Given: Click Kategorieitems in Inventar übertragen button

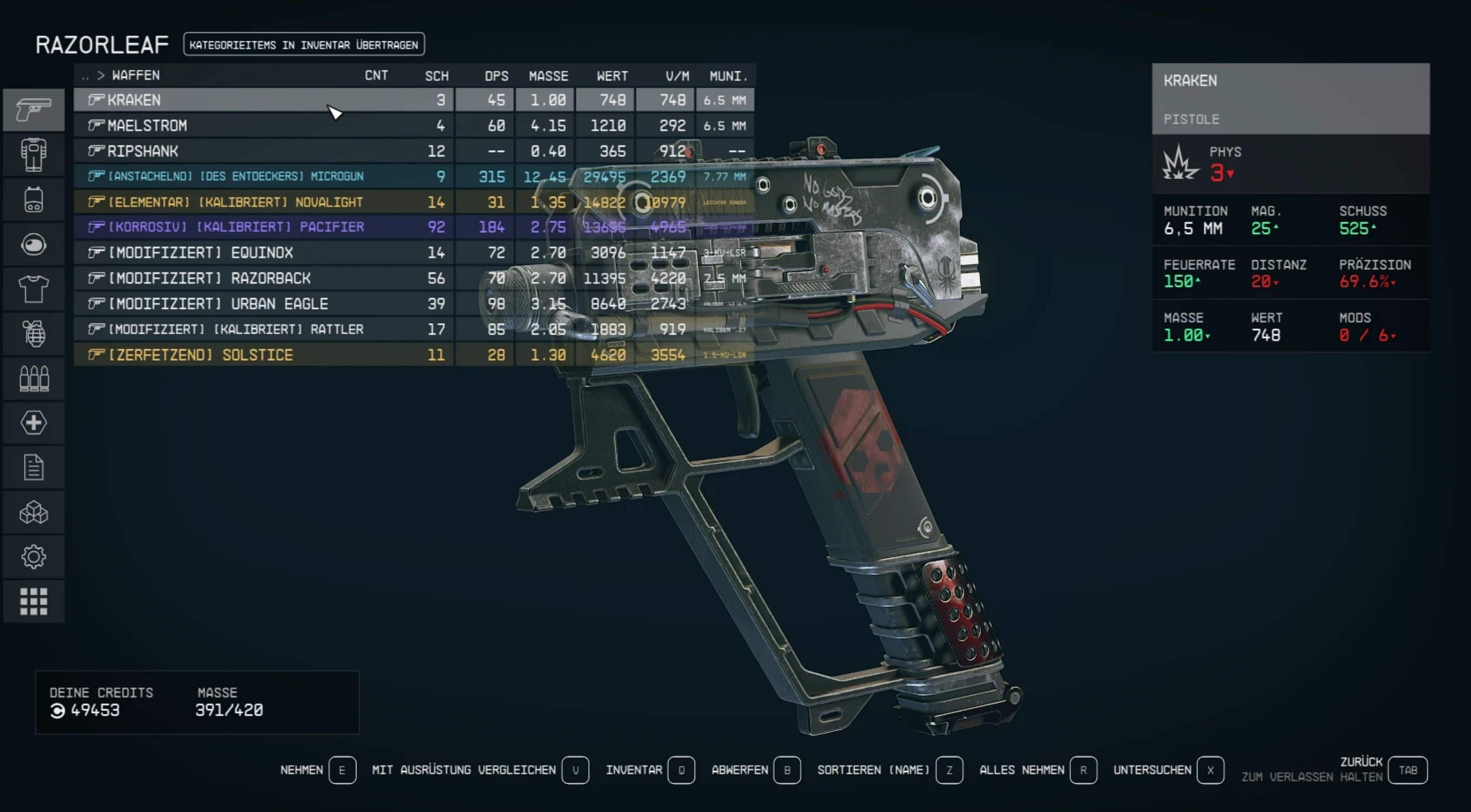Looking at the screenshot, I should point(304,44).
